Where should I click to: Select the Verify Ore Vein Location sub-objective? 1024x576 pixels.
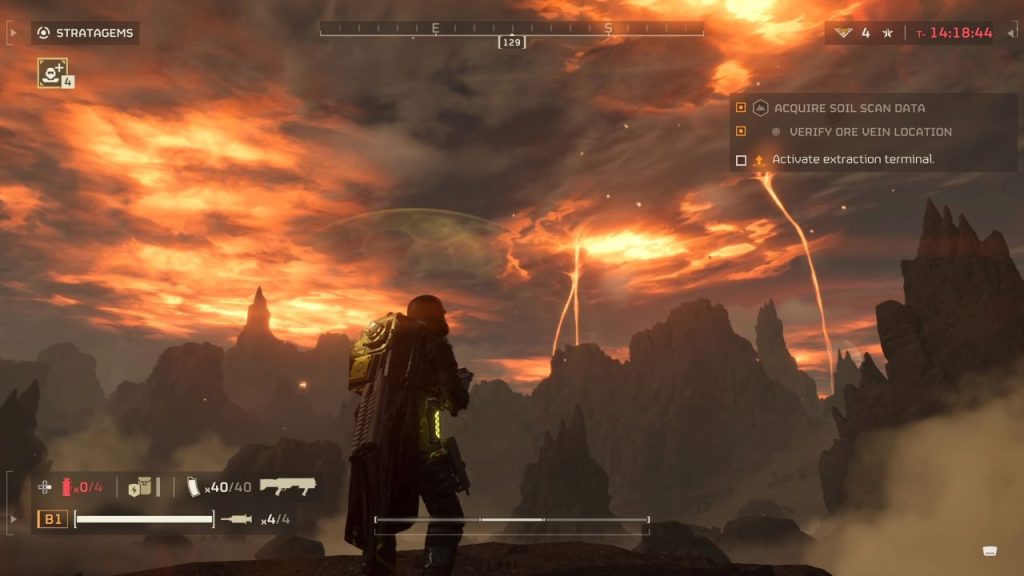(869, 132)
